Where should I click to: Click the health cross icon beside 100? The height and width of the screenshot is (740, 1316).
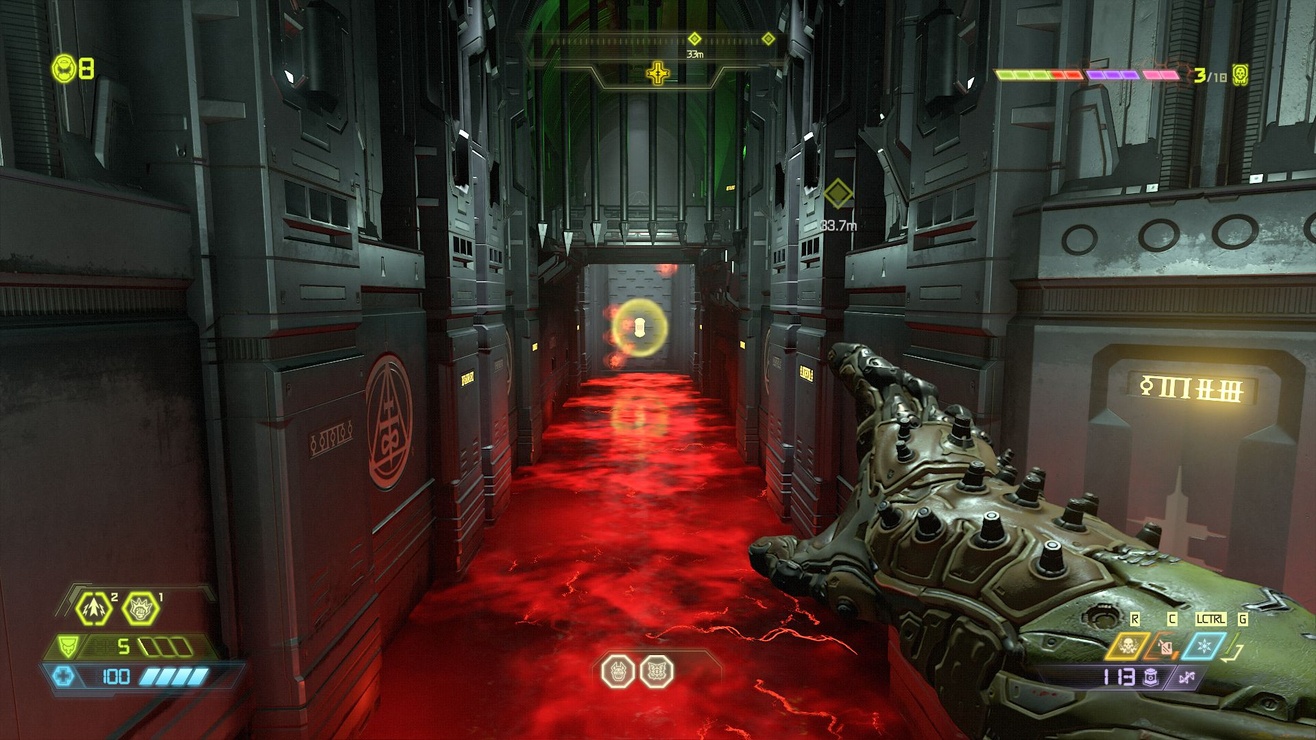[x=64, y=675]
